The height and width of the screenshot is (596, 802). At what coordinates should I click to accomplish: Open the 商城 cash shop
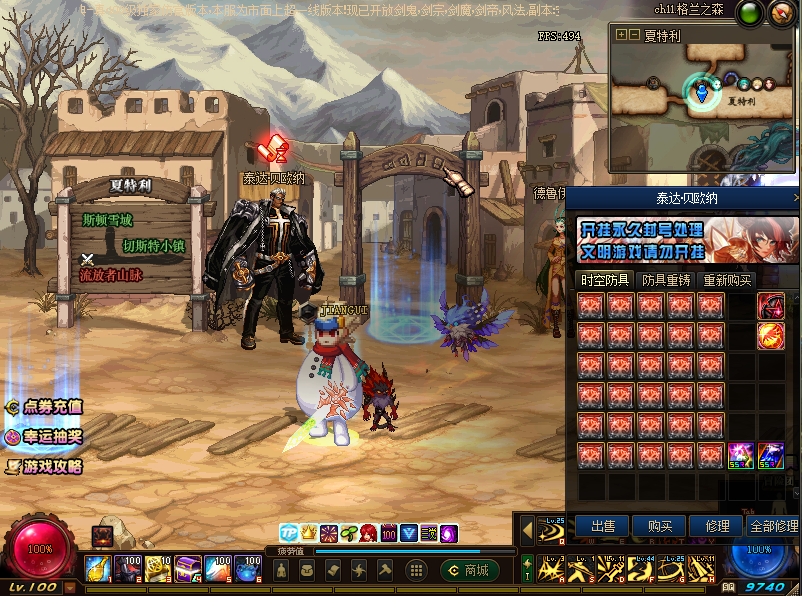click(x=469, y=570)
